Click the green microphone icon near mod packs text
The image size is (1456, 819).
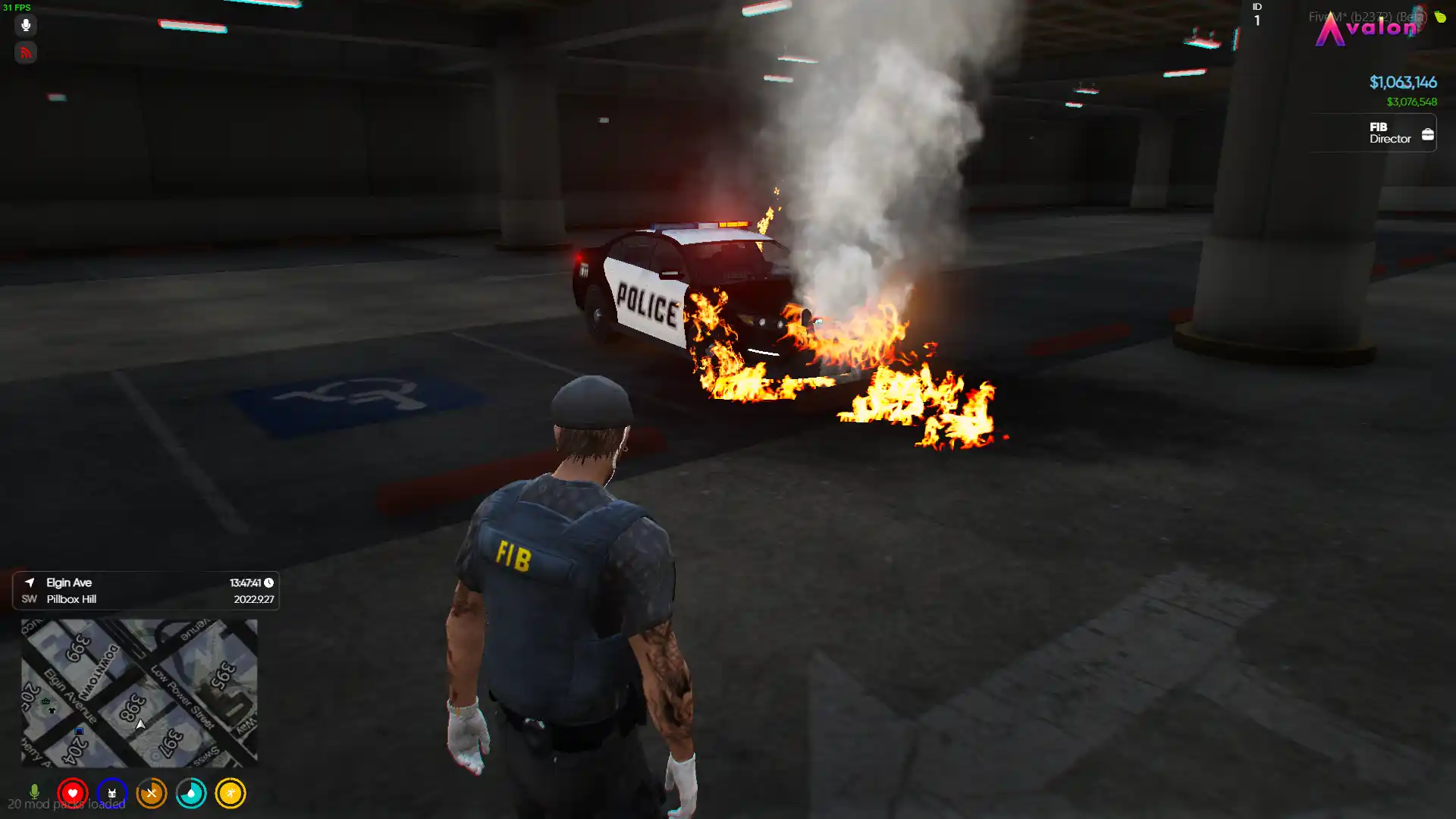point(33,791)
